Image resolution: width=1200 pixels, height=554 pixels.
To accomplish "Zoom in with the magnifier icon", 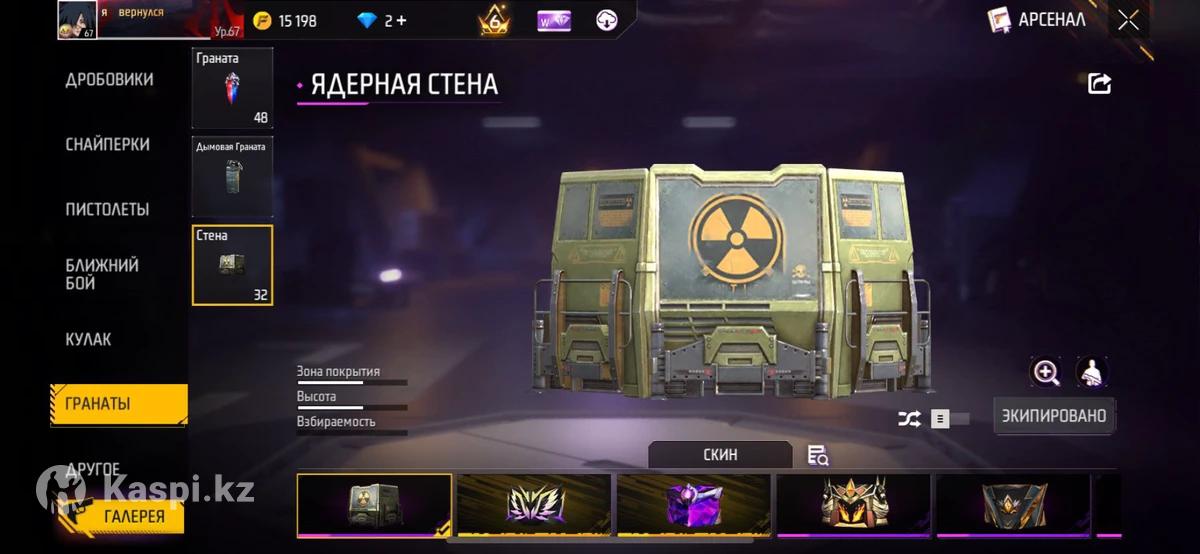I will point(1046,373).
